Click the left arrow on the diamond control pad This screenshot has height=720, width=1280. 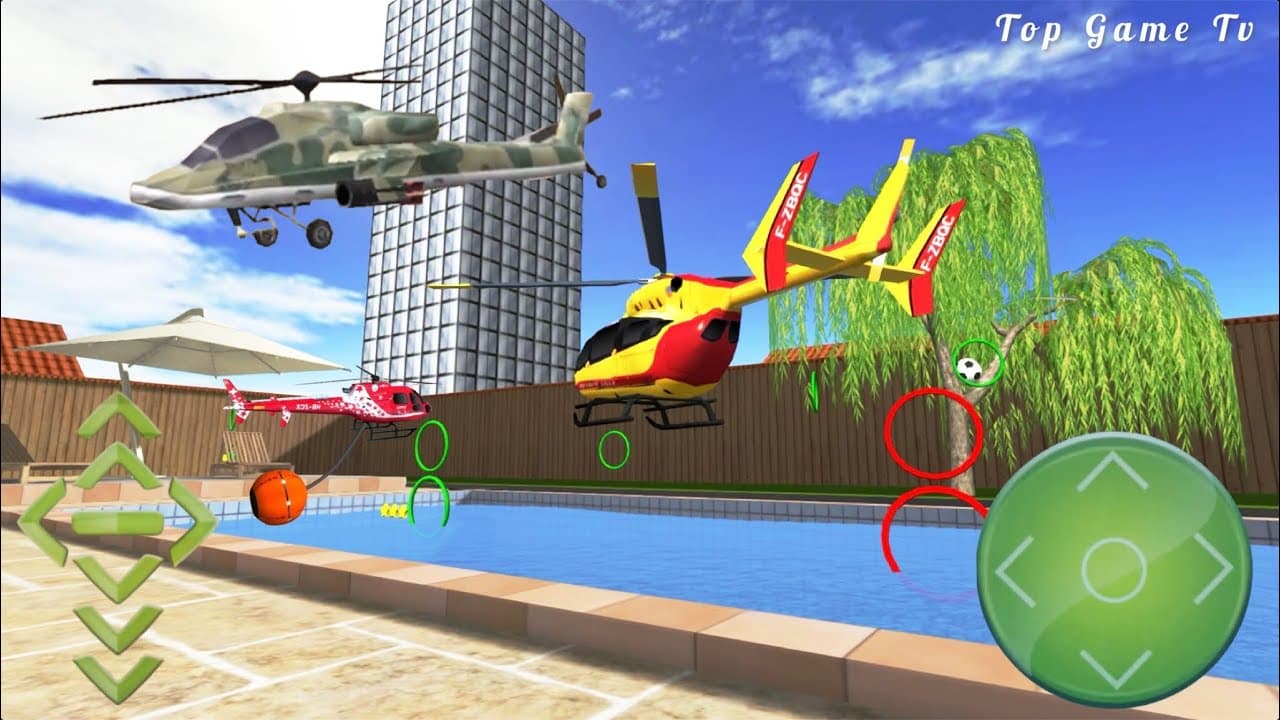click(x=46, y=518)
